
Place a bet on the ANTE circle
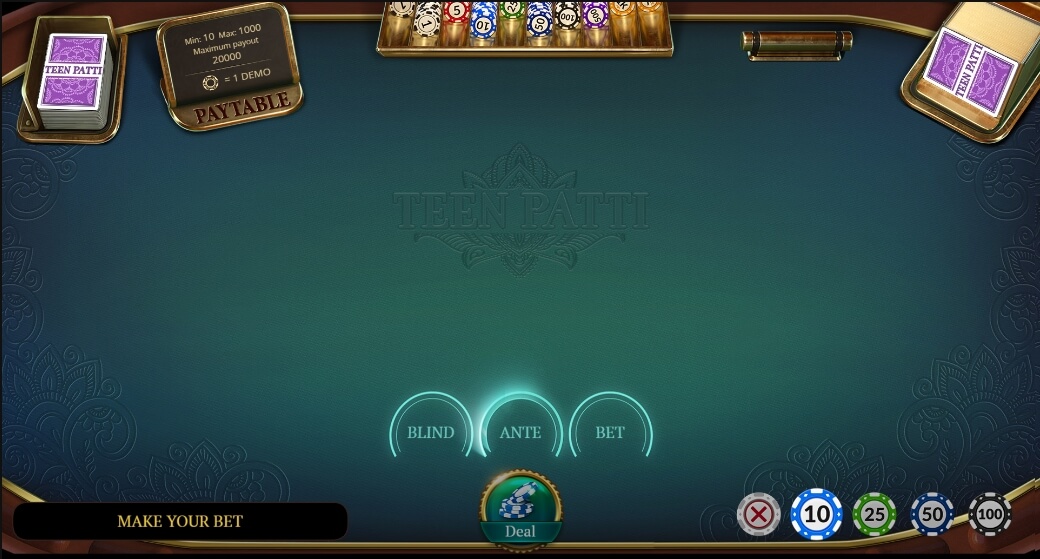tap(520, 433)
